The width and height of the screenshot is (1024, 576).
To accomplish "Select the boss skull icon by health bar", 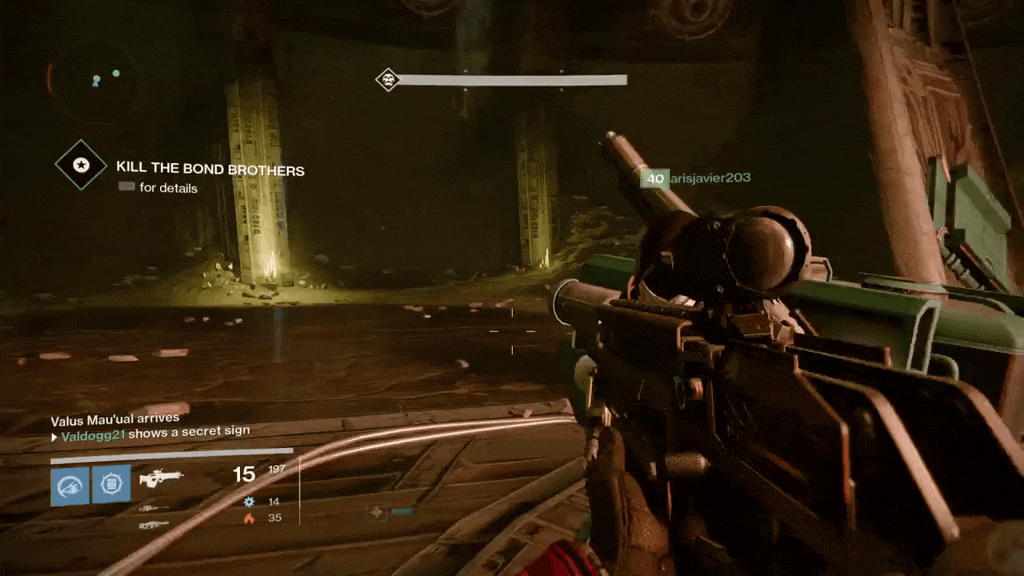I will 388,80.
